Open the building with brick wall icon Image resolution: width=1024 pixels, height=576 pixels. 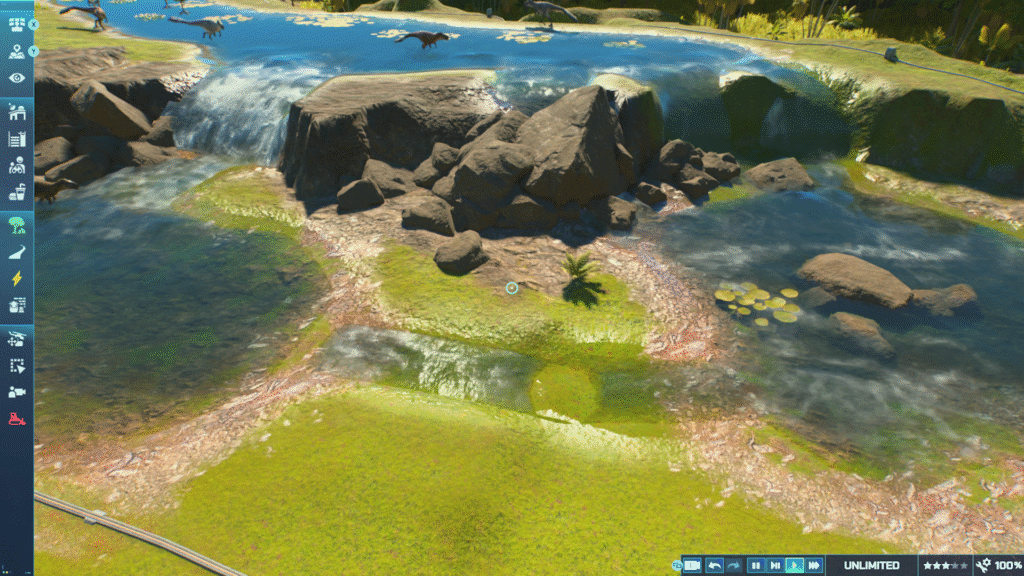(x=17, y=306)
